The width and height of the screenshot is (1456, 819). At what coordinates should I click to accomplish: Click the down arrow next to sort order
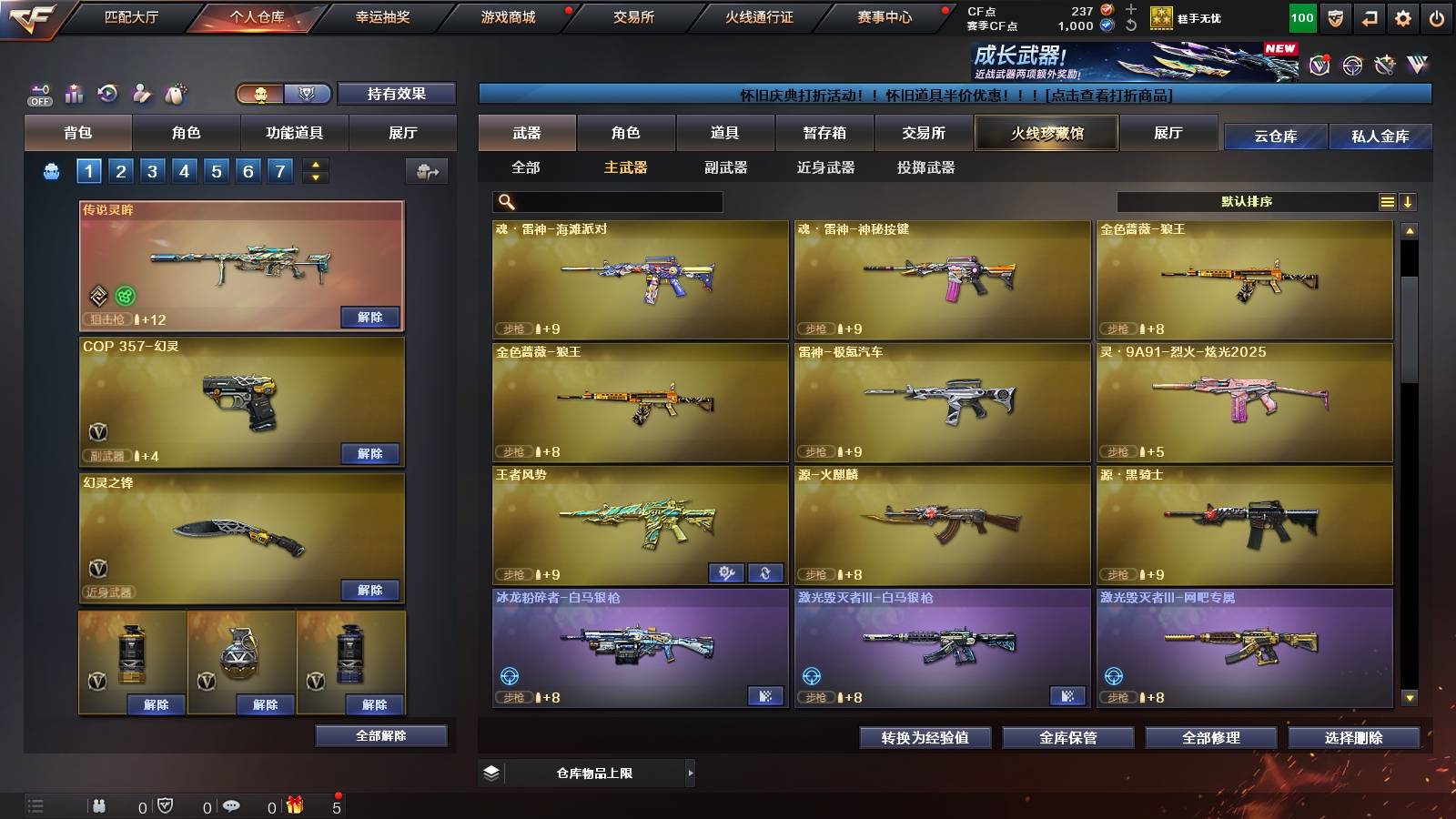click(x=1409, y=202)
